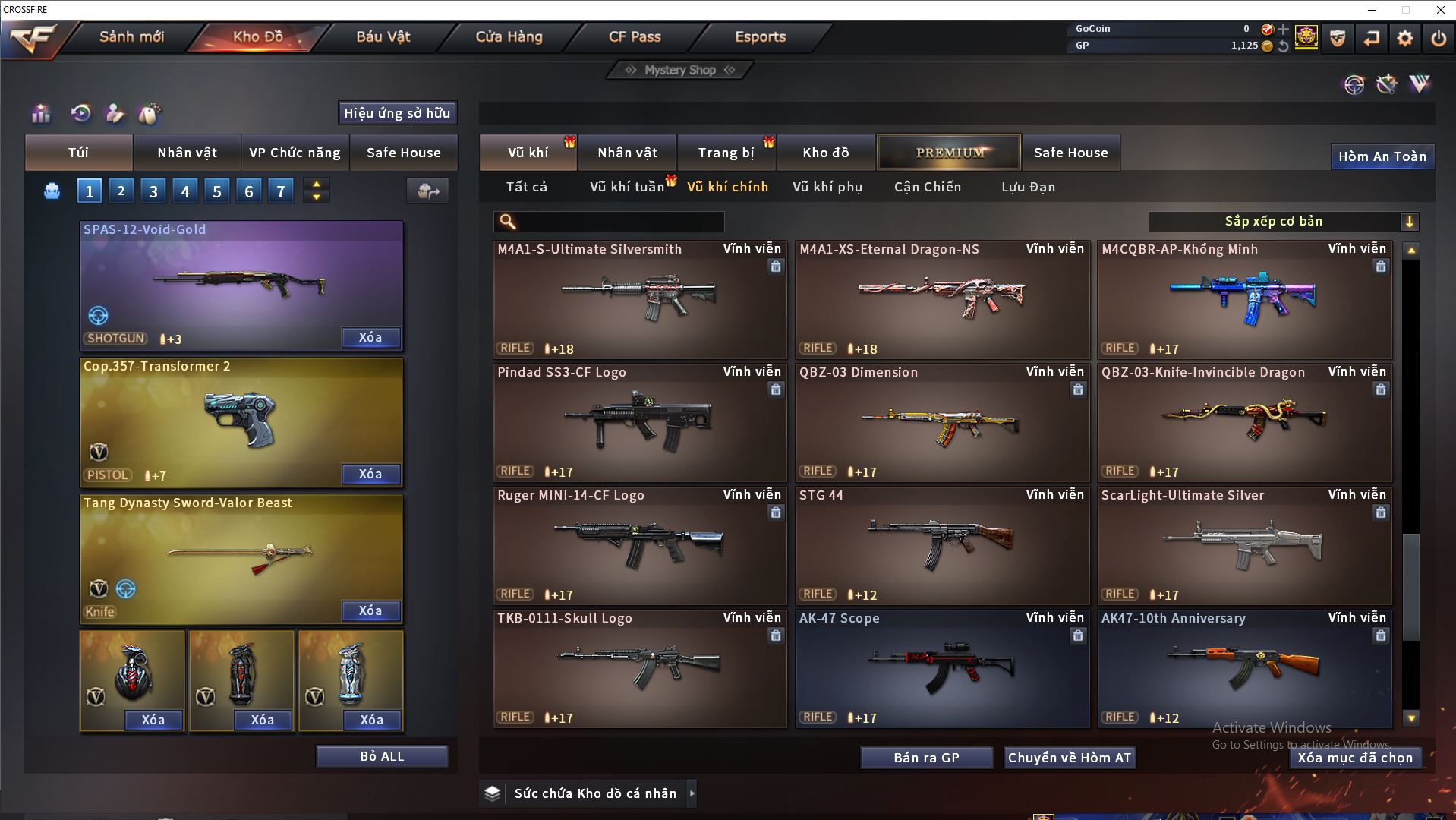Go to the Báu Vật menu
1456x820 pixels.
[383, 36]
